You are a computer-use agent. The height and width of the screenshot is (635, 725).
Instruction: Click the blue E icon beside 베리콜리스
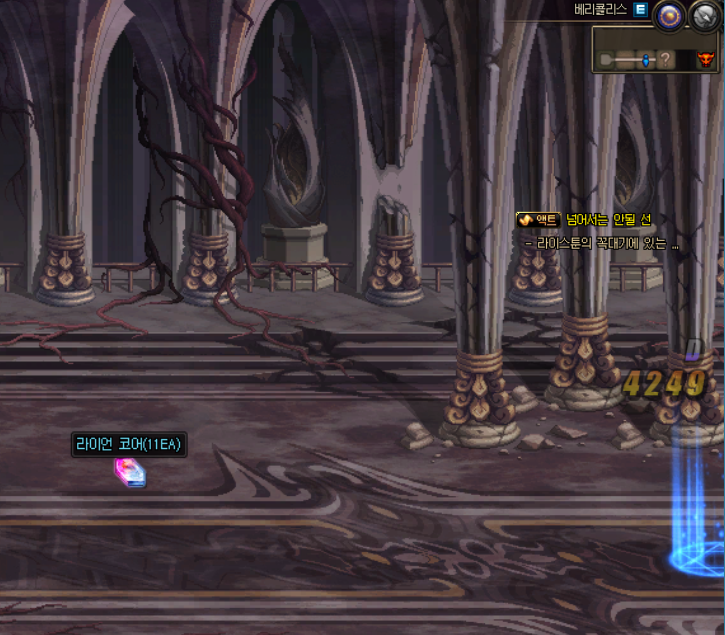tap(640, 9)
